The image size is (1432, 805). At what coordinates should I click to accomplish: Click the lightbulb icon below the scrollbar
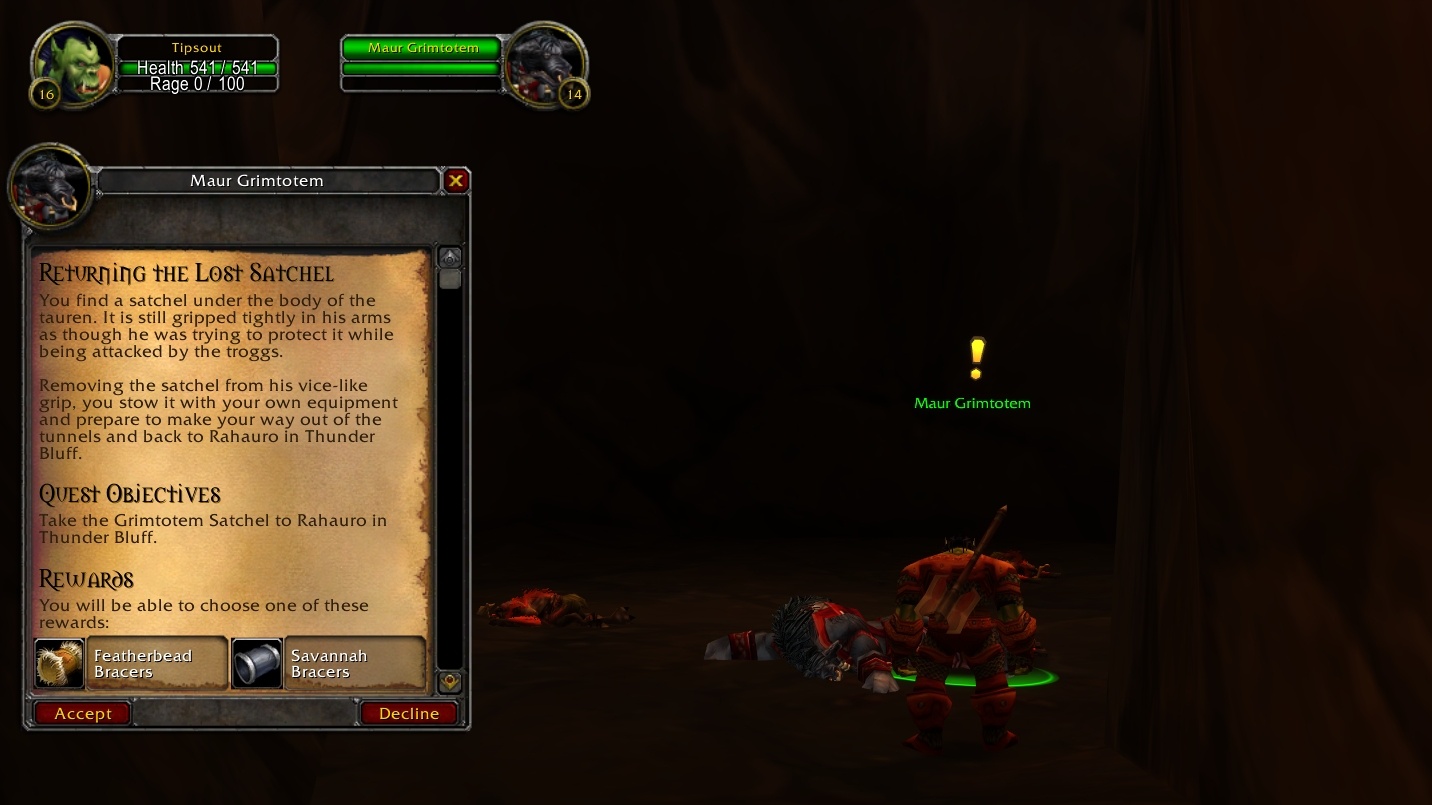449,682
